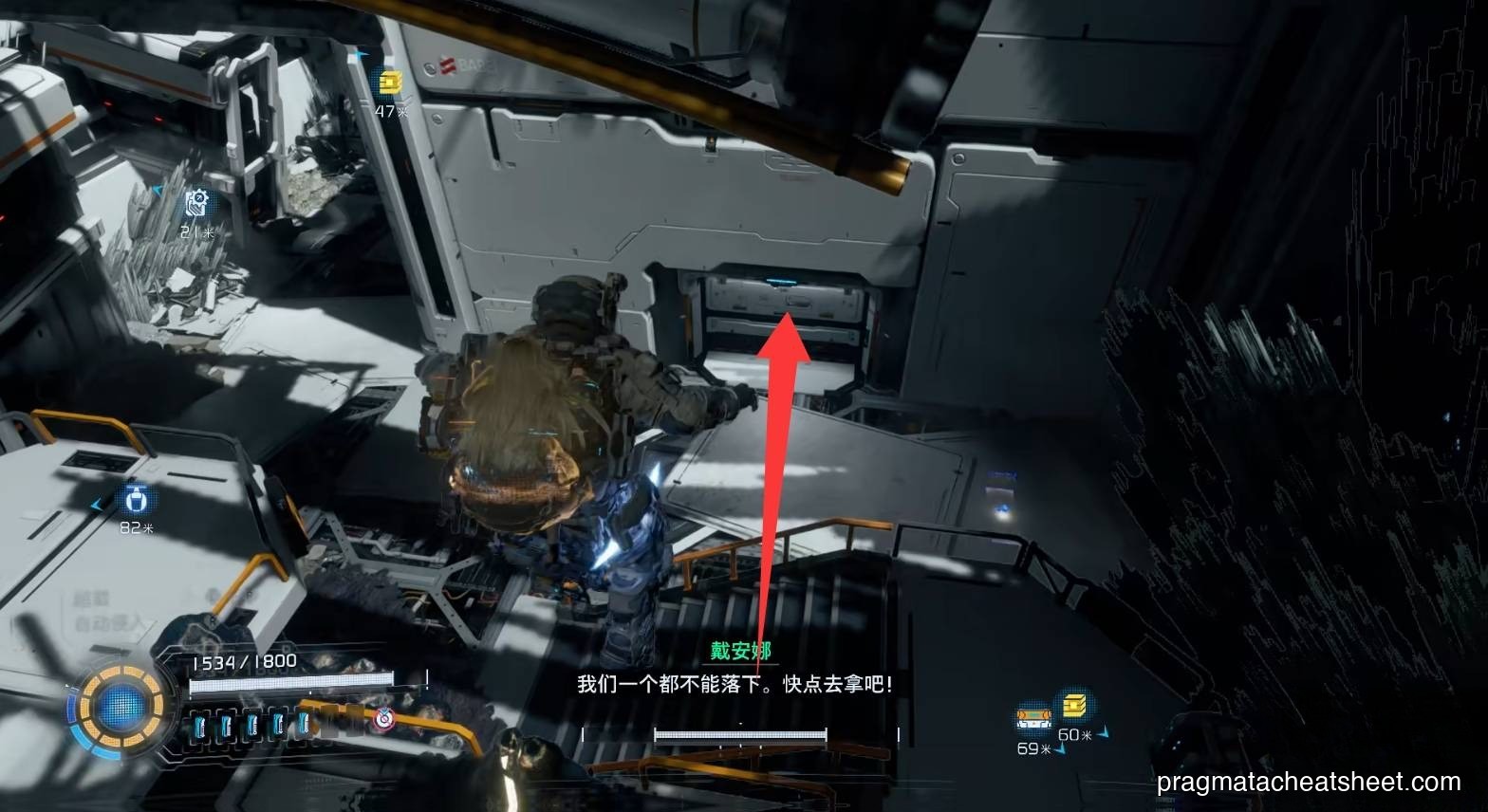The image size is (1488, 812).
Task: Toggle the last battery cell in the row
Action: (302, 724)
